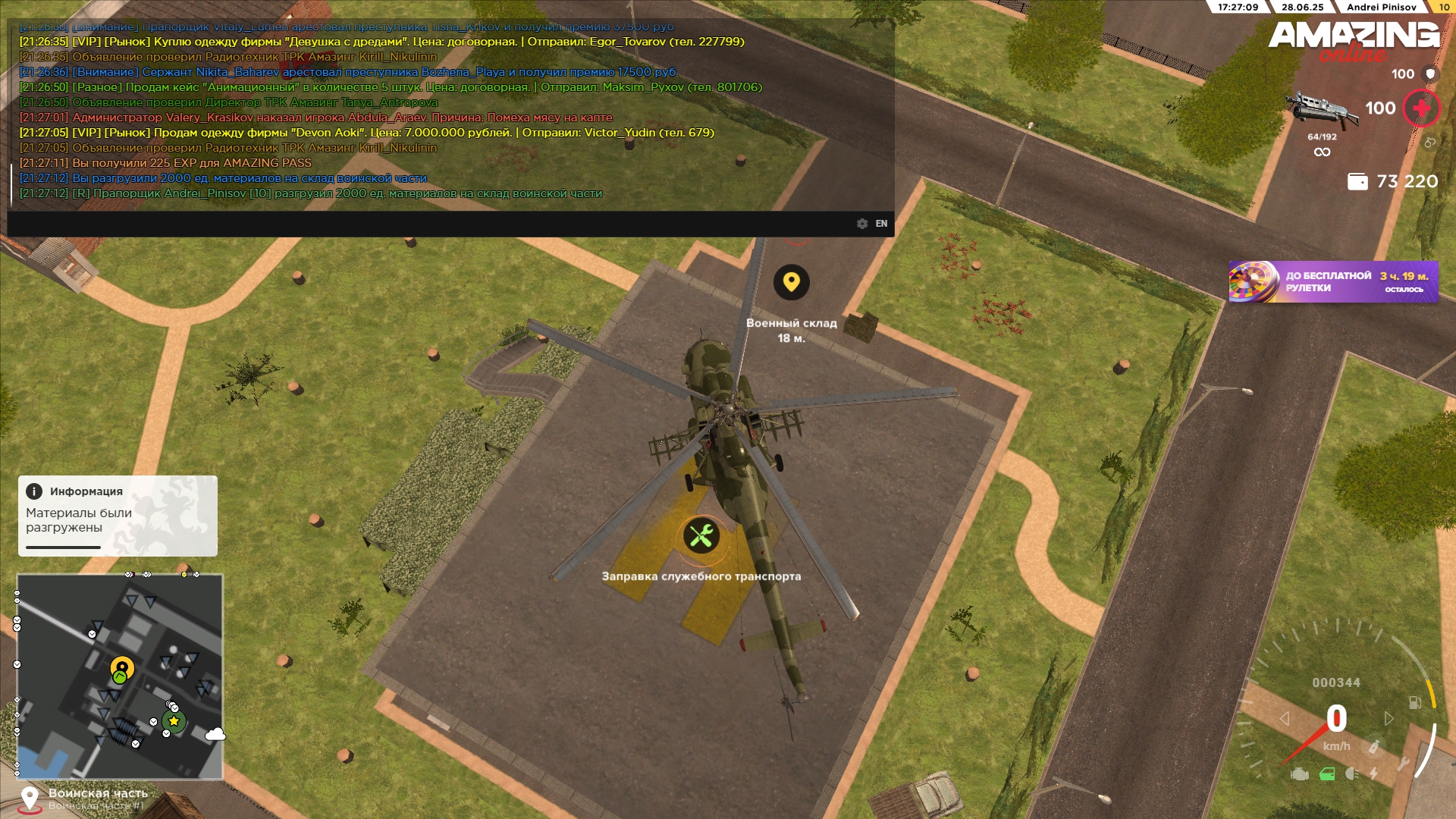Click the Воинская часть location pin
Screen dimensions: 1456x819
coord(30,799)
